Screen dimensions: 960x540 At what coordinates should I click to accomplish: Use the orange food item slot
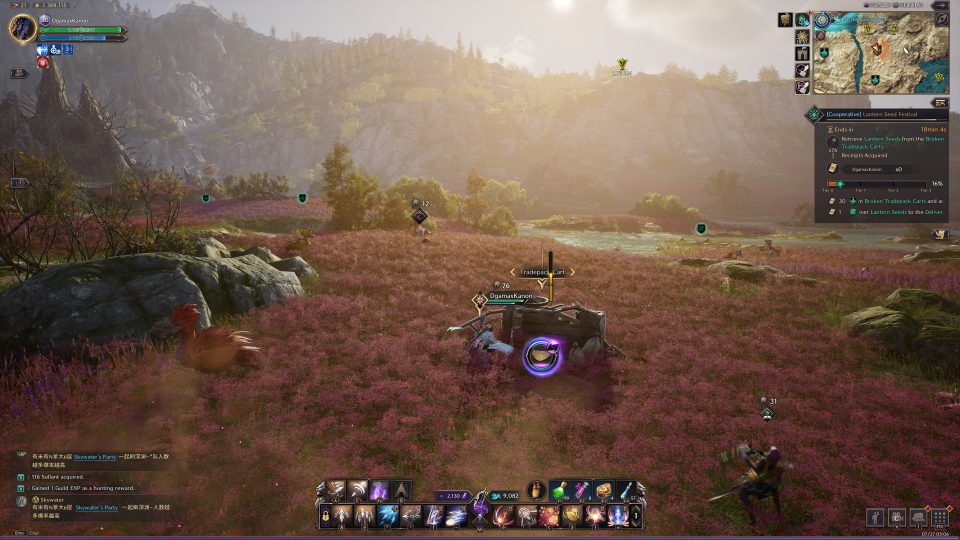click(603, 491)
